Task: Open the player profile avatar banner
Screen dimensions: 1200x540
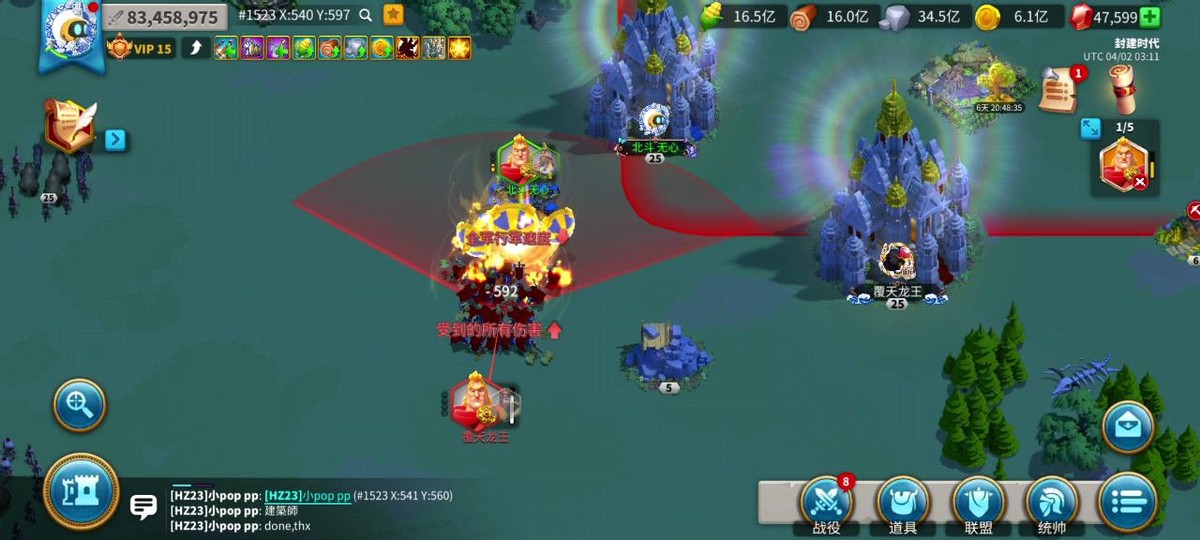Action: [x=71, y=36]
